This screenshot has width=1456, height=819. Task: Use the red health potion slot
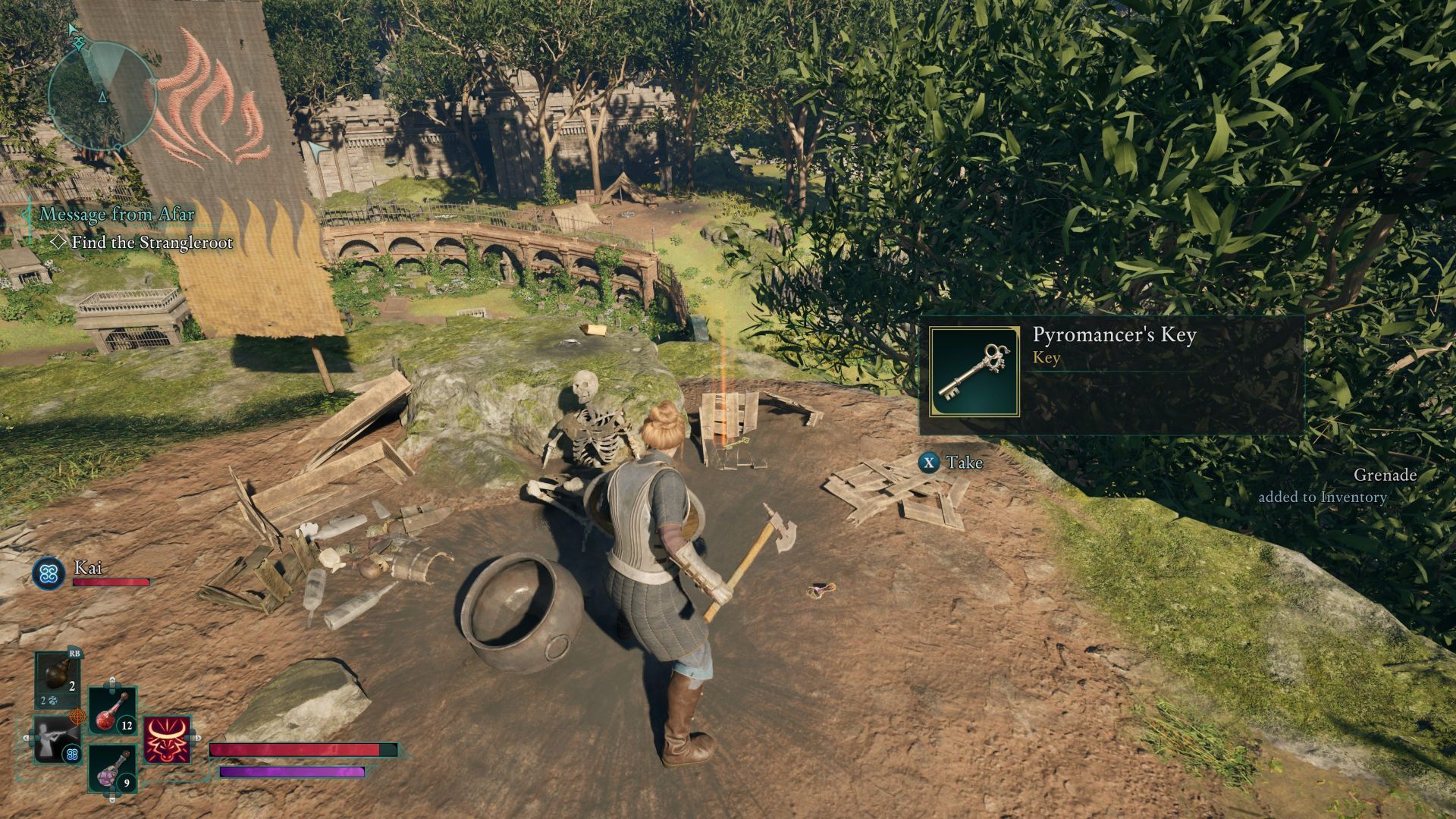[x=113, y=711]
